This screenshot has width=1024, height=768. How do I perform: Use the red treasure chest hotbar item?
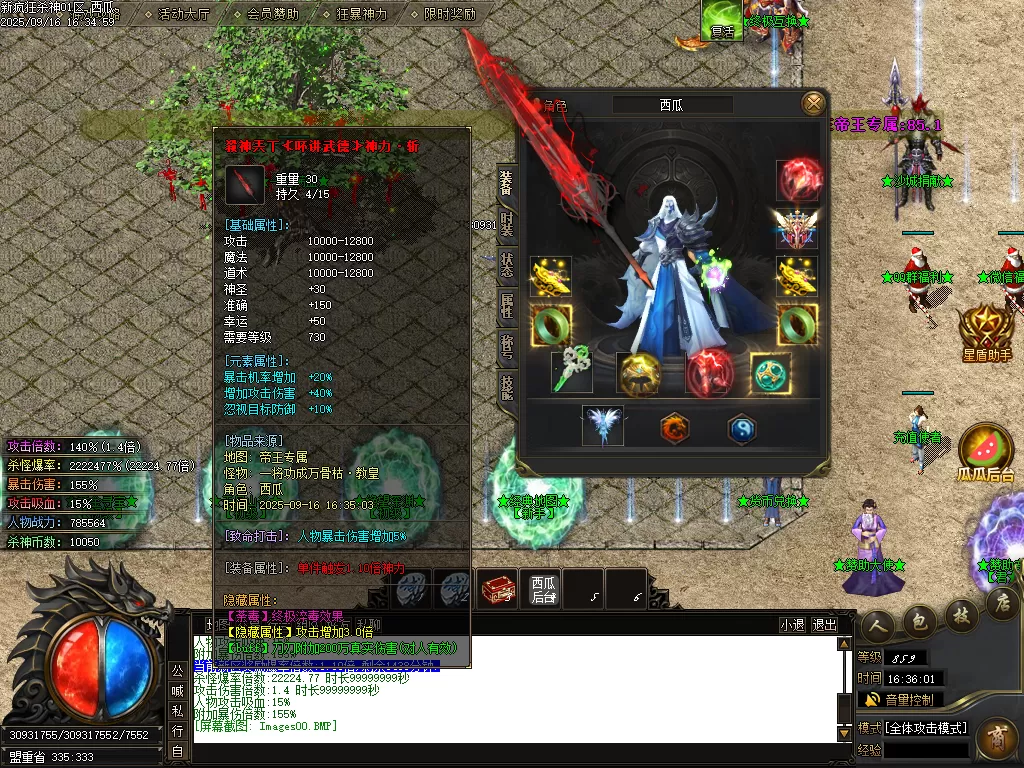pyautogui.click(x=498, y=589)
